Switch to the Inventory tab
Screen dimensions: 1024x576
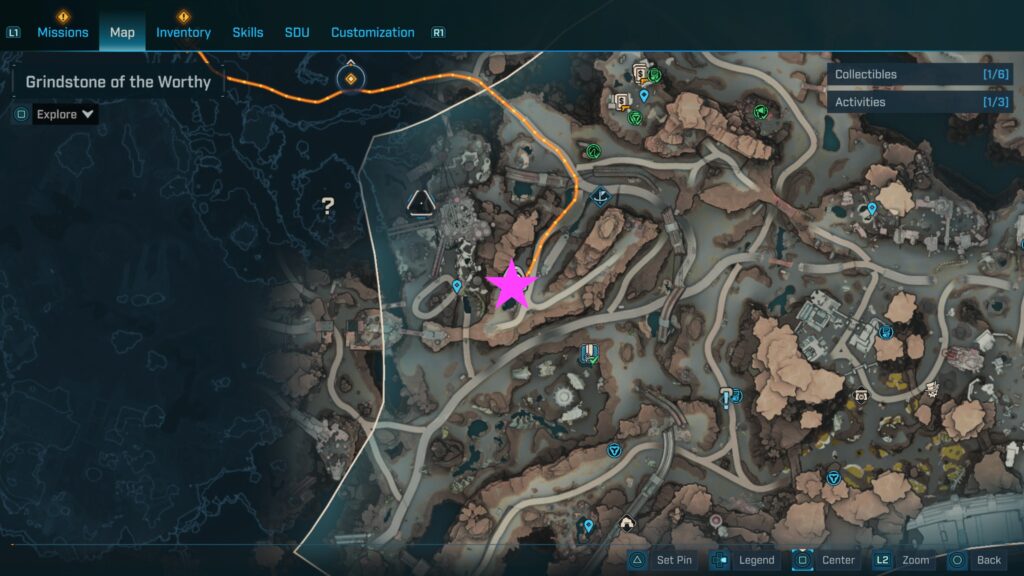click(x=183, y=32)
